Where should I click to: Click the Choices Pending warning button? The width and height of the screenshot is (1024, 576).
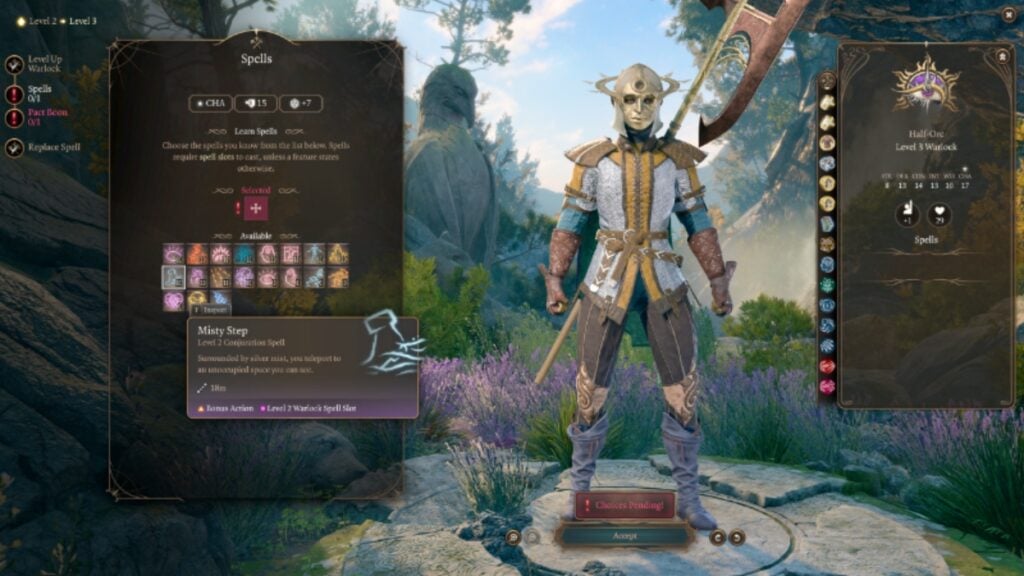[624, 505]
